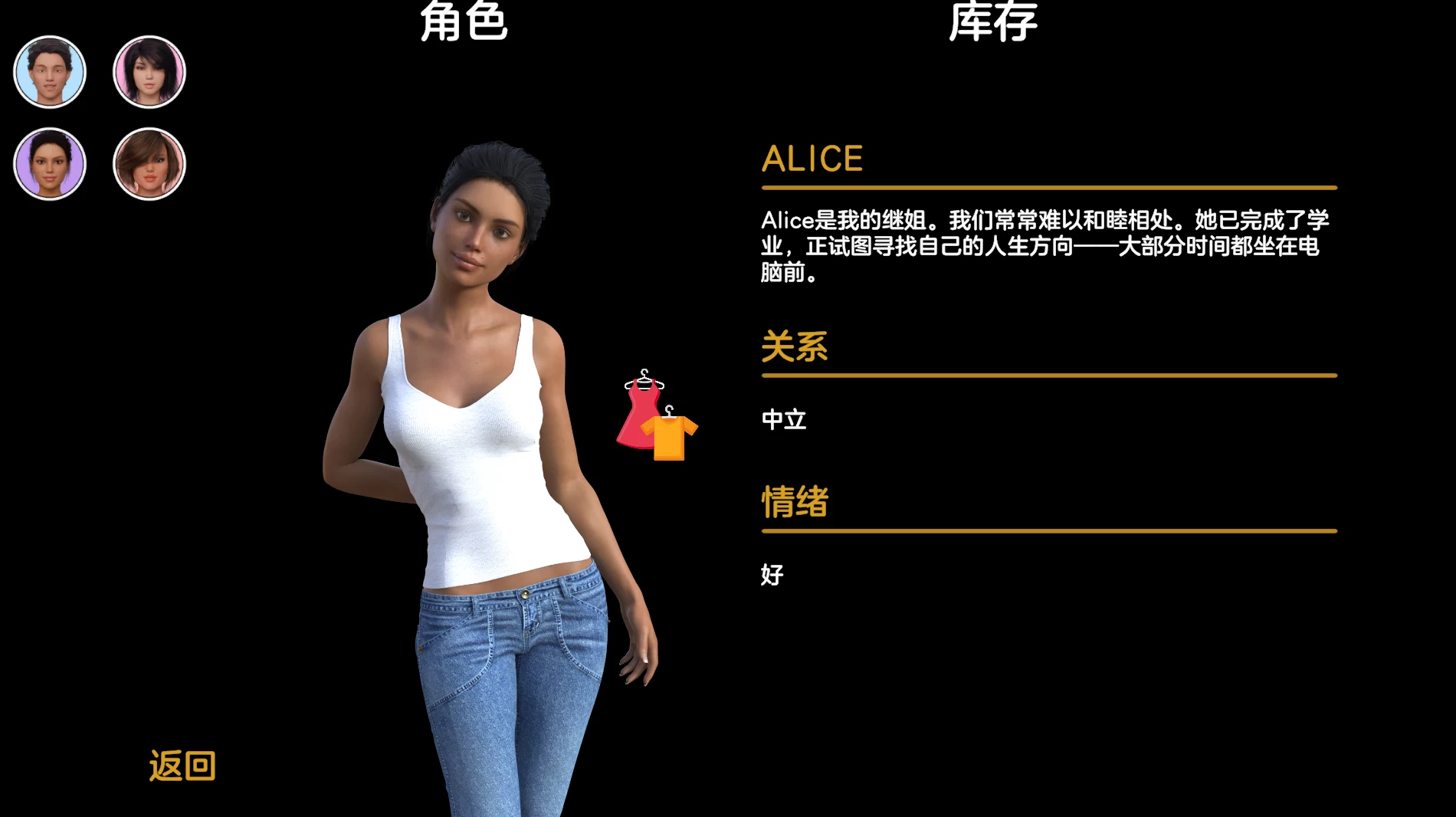Viewport: 1456px width, 817px height.
Task: Collapse the ALICE description section
Action: [812, 159]
